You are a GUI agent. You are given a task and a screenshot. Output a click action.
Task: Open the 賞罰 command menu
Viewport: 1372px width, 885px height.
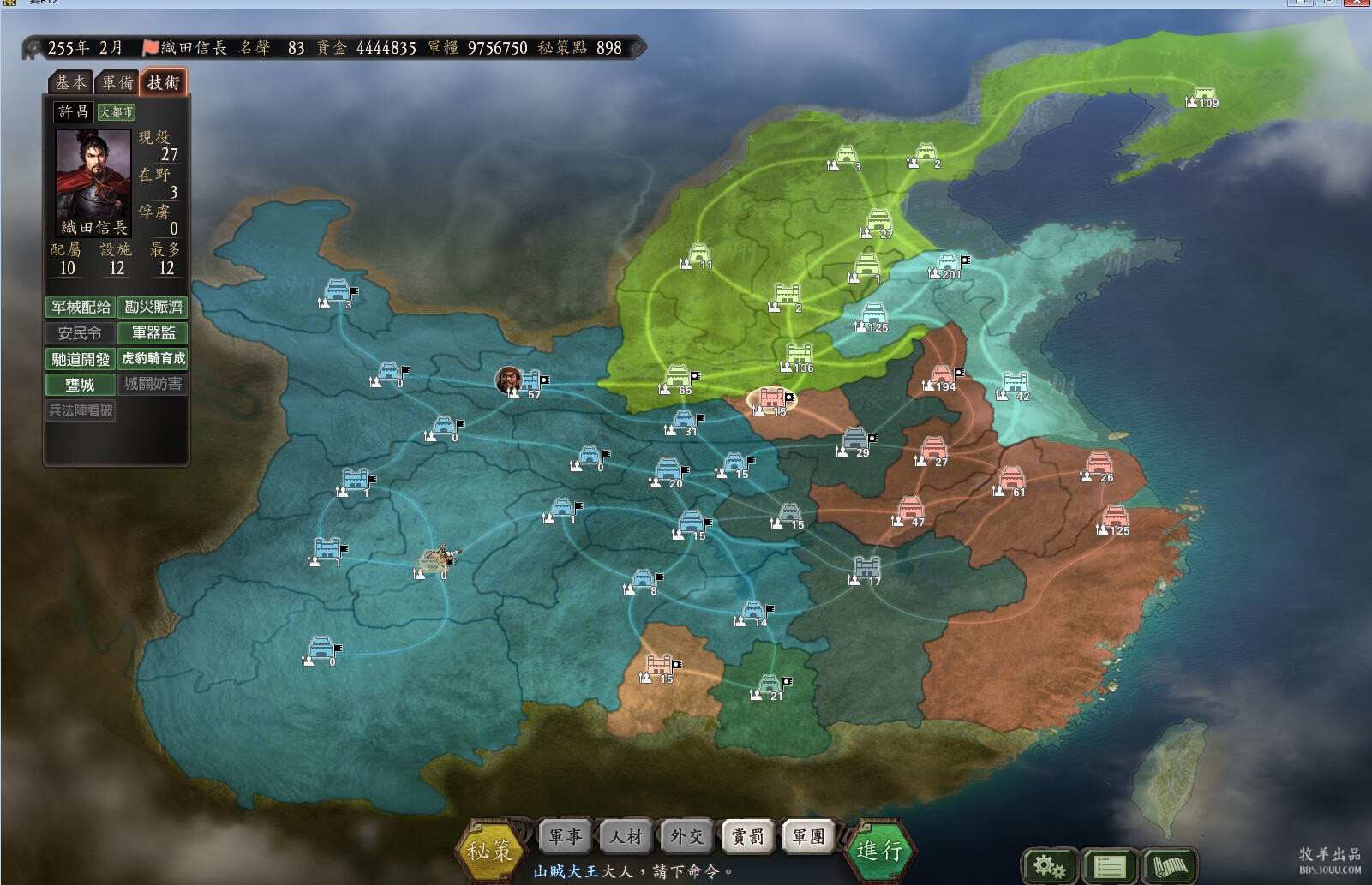[747, 836]
